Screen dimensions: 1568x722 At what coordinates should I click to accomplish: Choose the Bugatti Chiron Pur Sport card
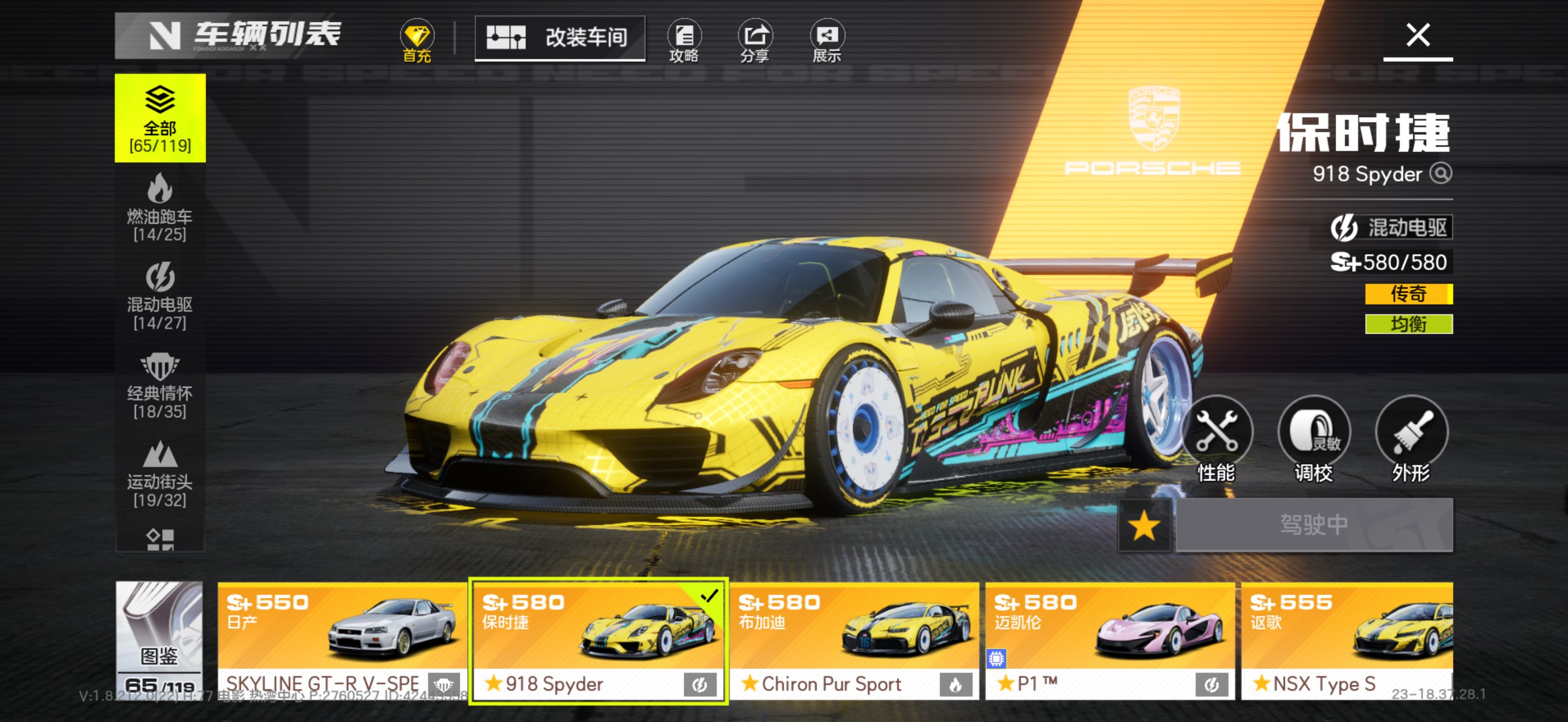coord(853,641)
